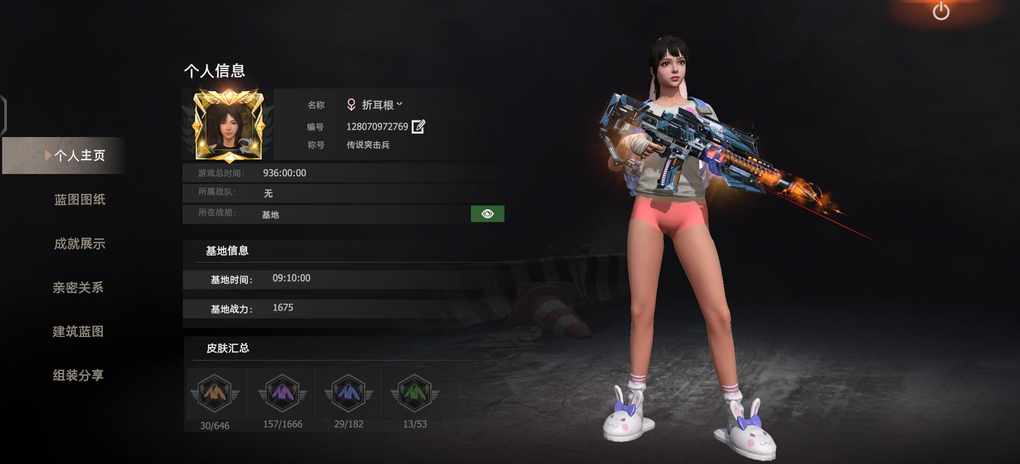Image resolution: width=1020 pixels, height=464 pixels.
Task: Open the 蓝图图纸 tab
Action: click(x=79, y=200)
